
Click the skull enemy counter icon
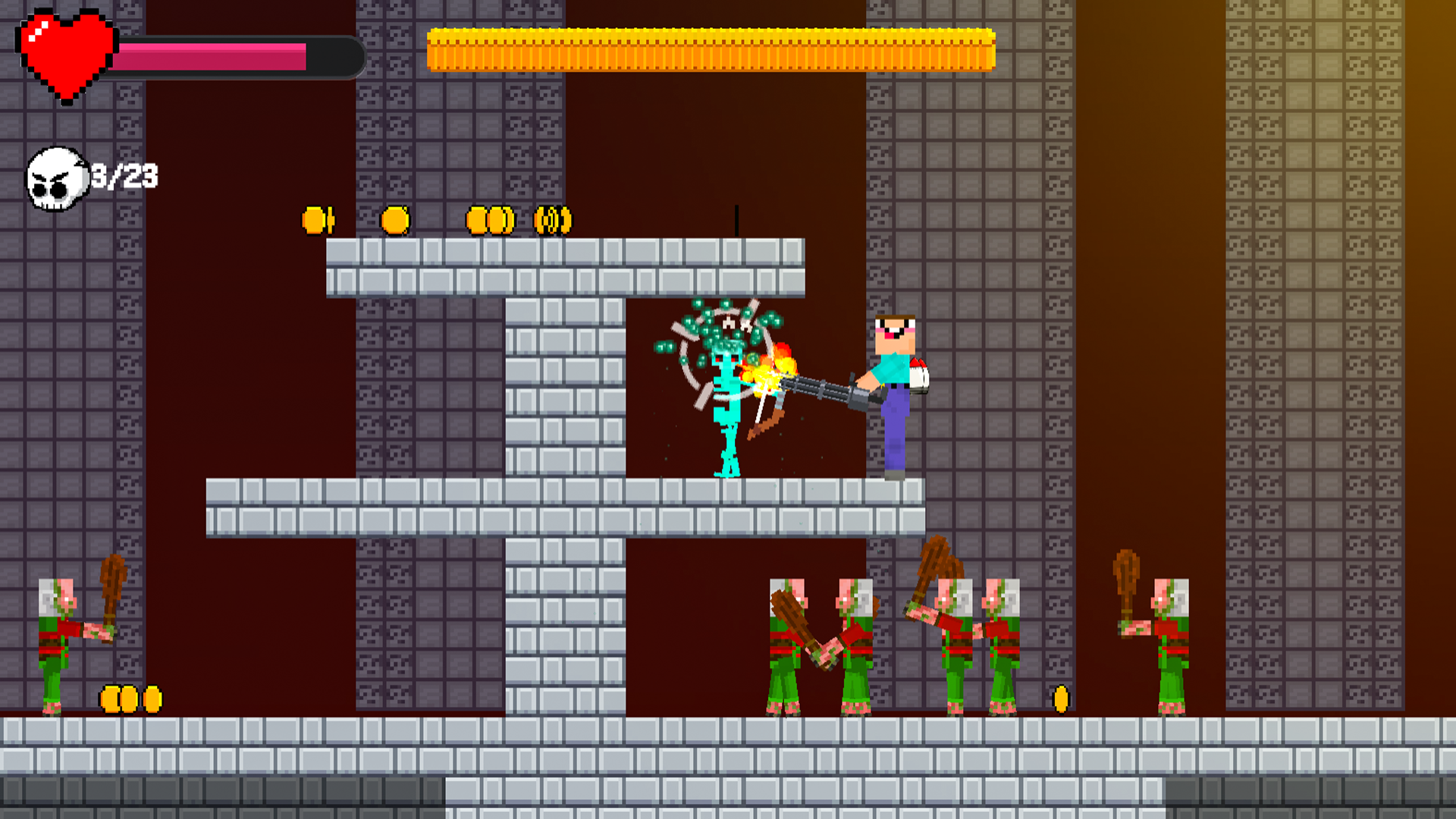tap(55, 178)
